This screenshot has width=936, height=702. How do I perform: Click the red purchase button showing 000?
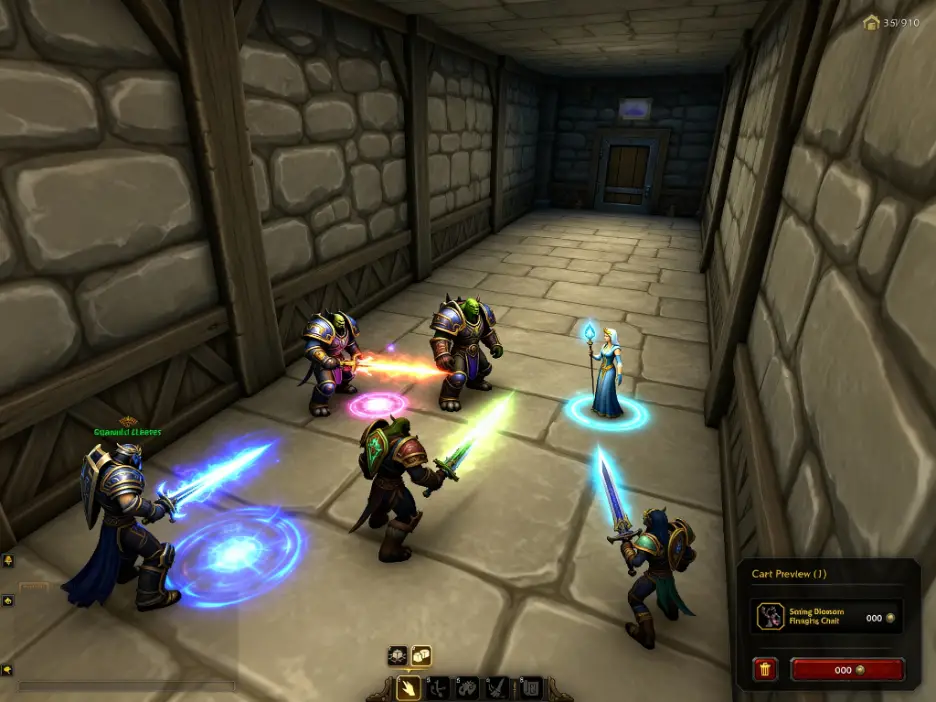point(847,669)
